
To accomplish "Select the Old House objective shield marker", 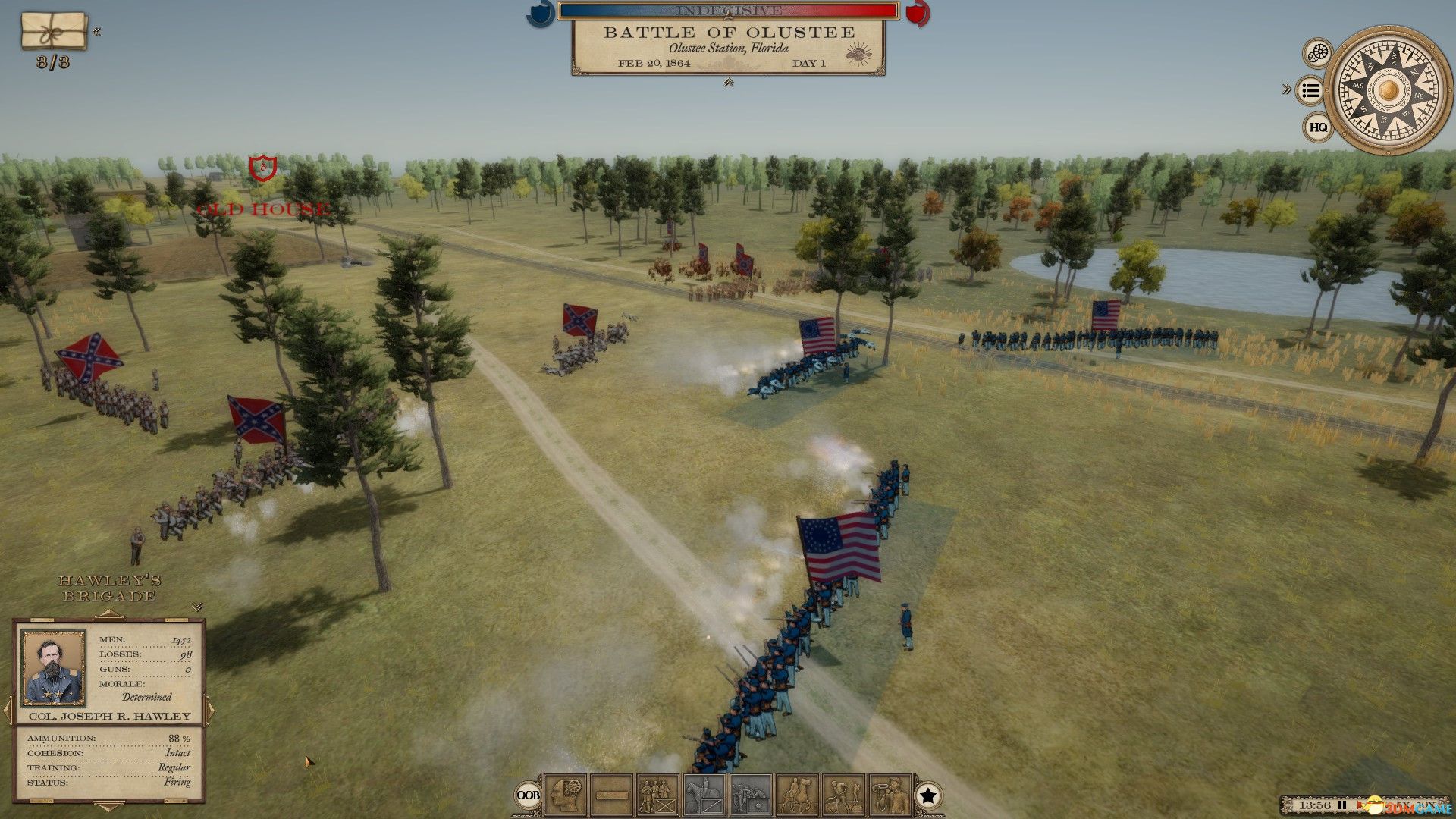I will [x=262, y=167].
